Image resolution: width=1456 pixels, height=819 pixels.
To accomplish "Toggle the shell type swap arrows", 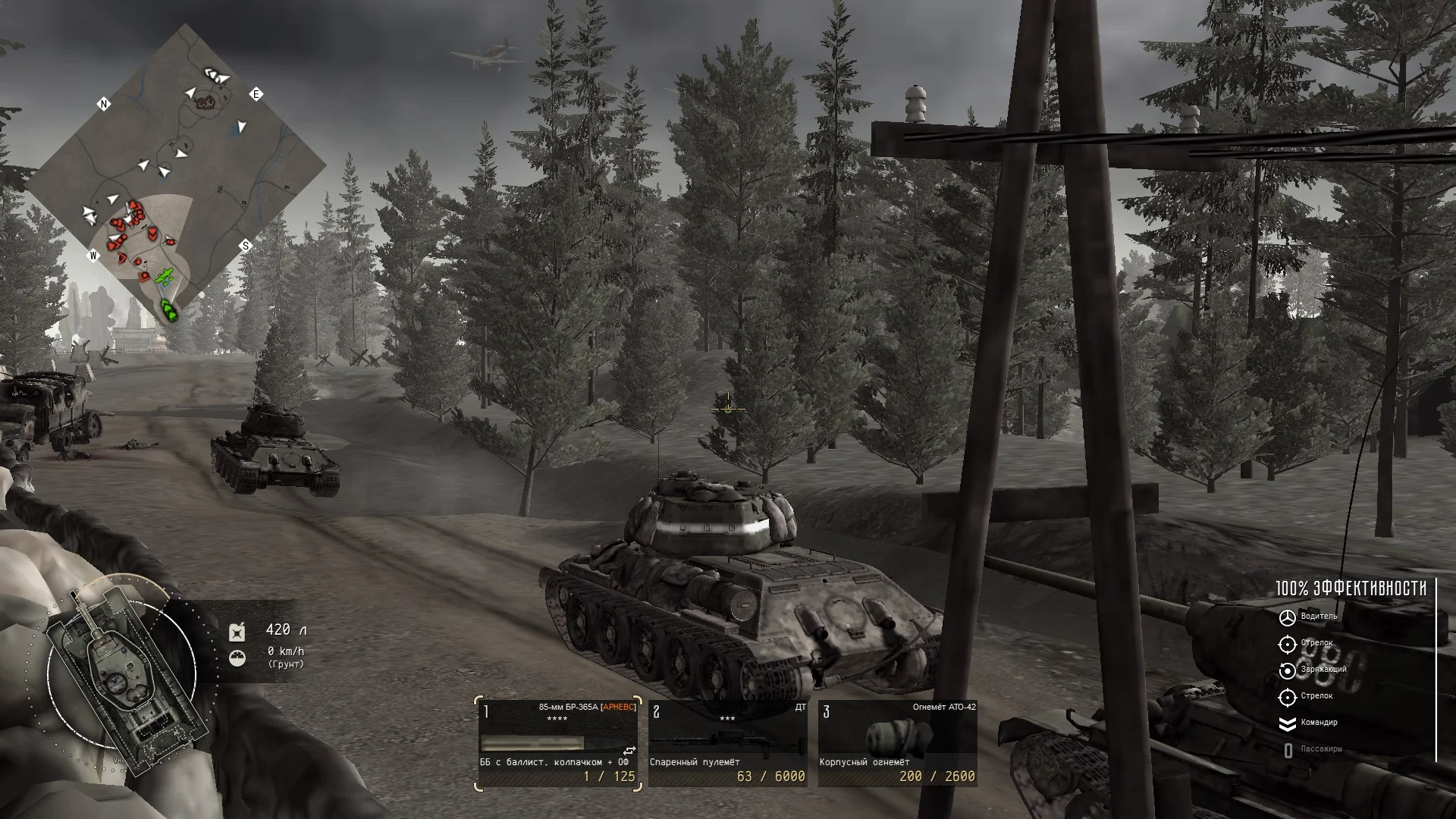I will (x=629, y=751).
